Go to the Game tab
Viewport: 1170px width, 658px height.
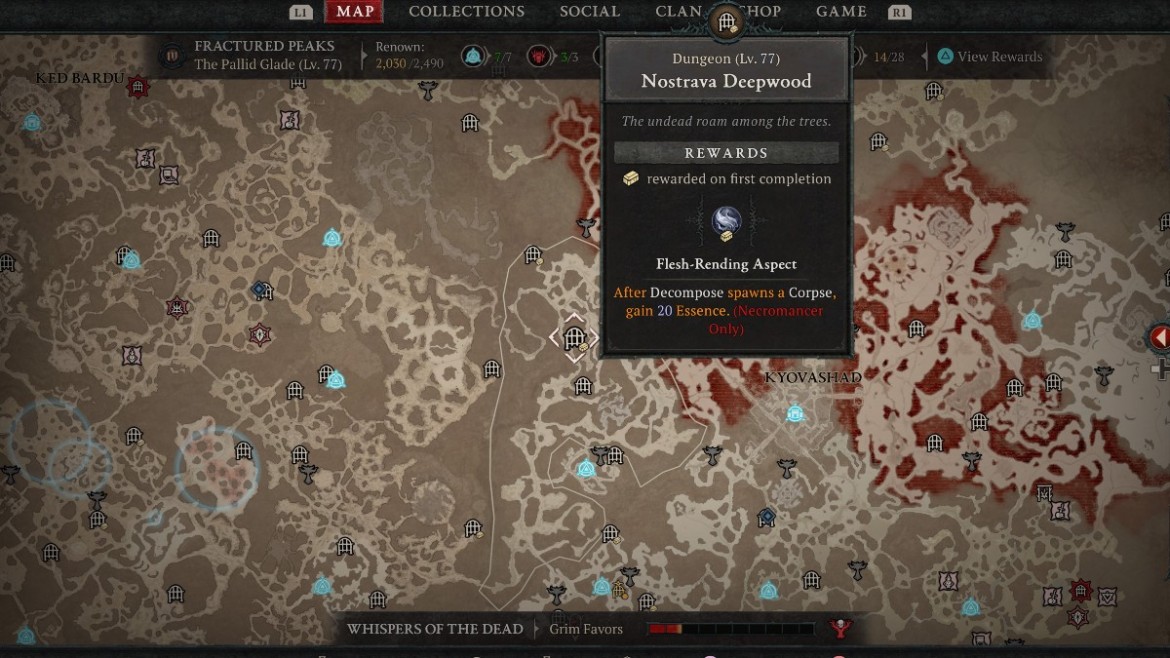pos(841,12)
